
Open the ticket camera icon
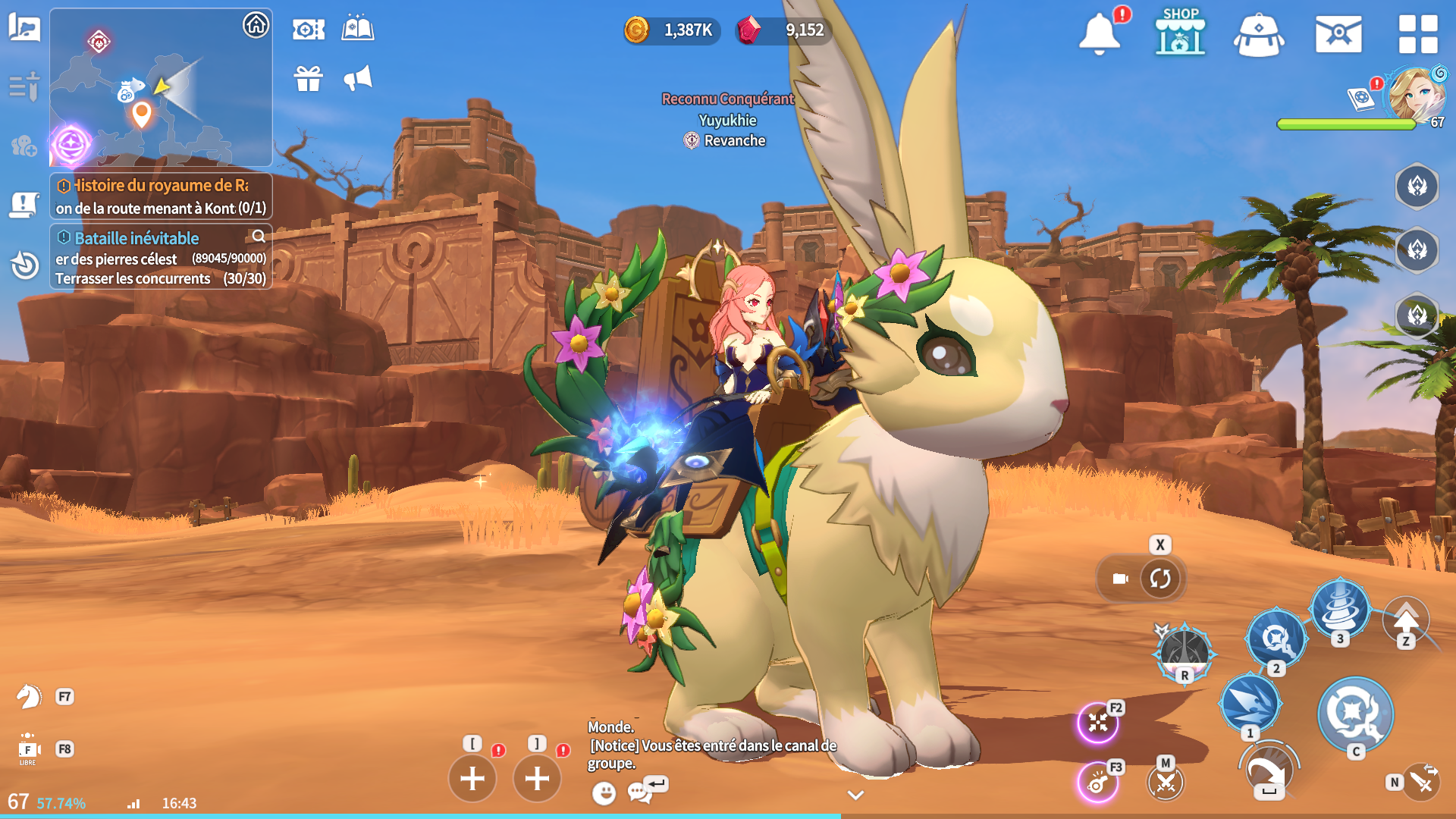tap(309, 30)
